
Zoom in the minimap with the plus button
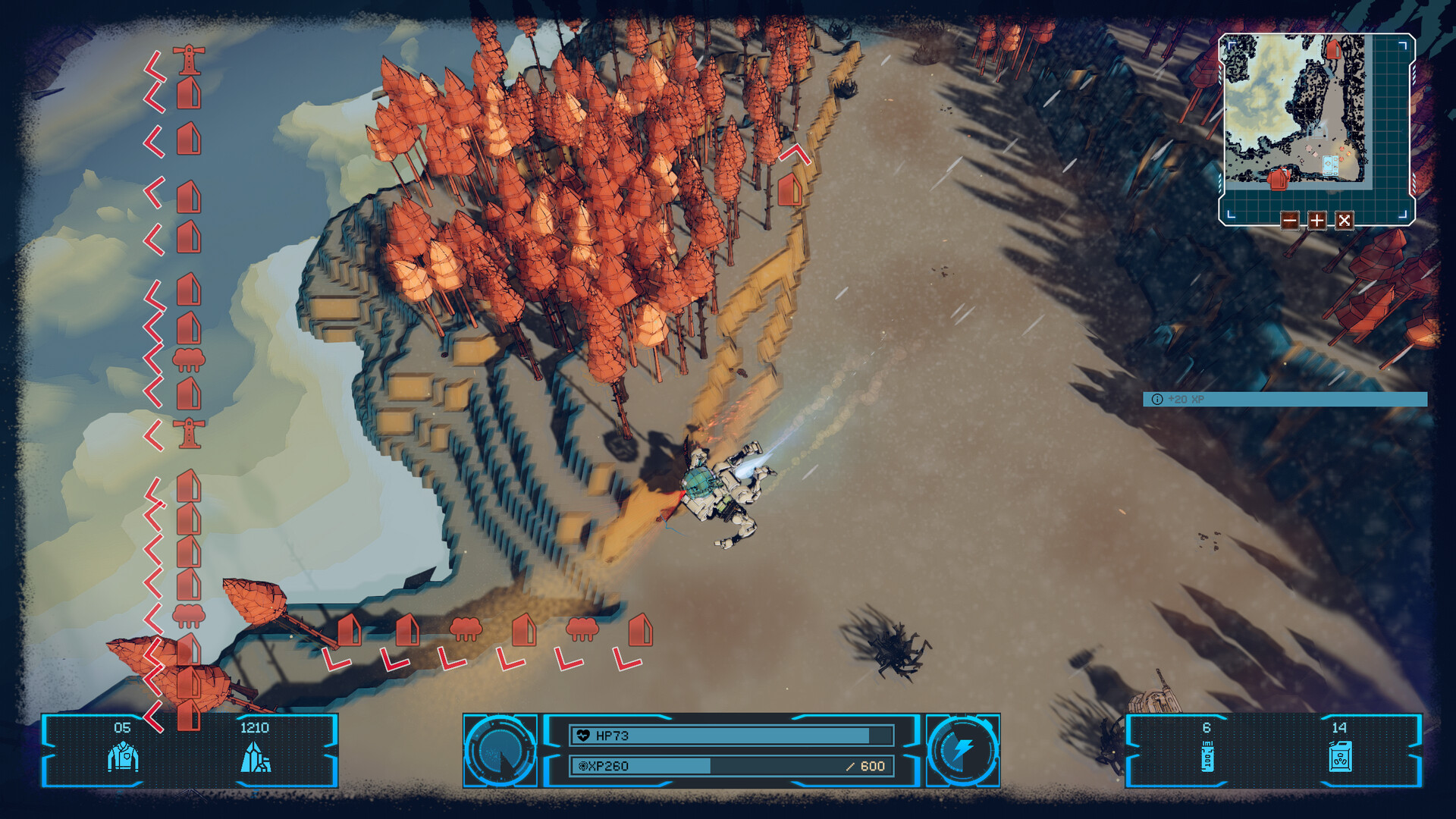[x=1317, y=221]
